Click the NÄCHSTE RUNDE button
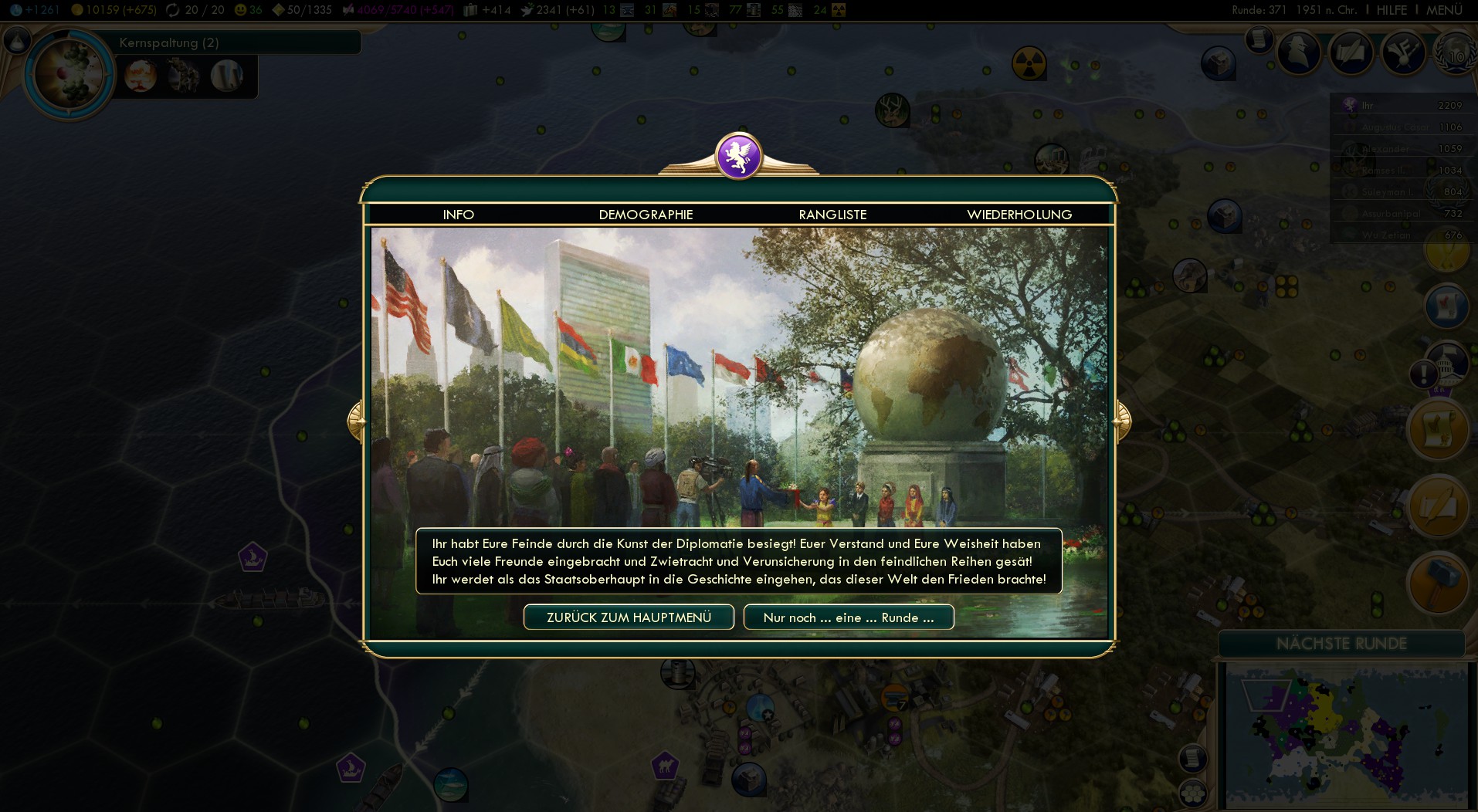The width and height of the screenshot is (1478, 812). pos(1341,644)
